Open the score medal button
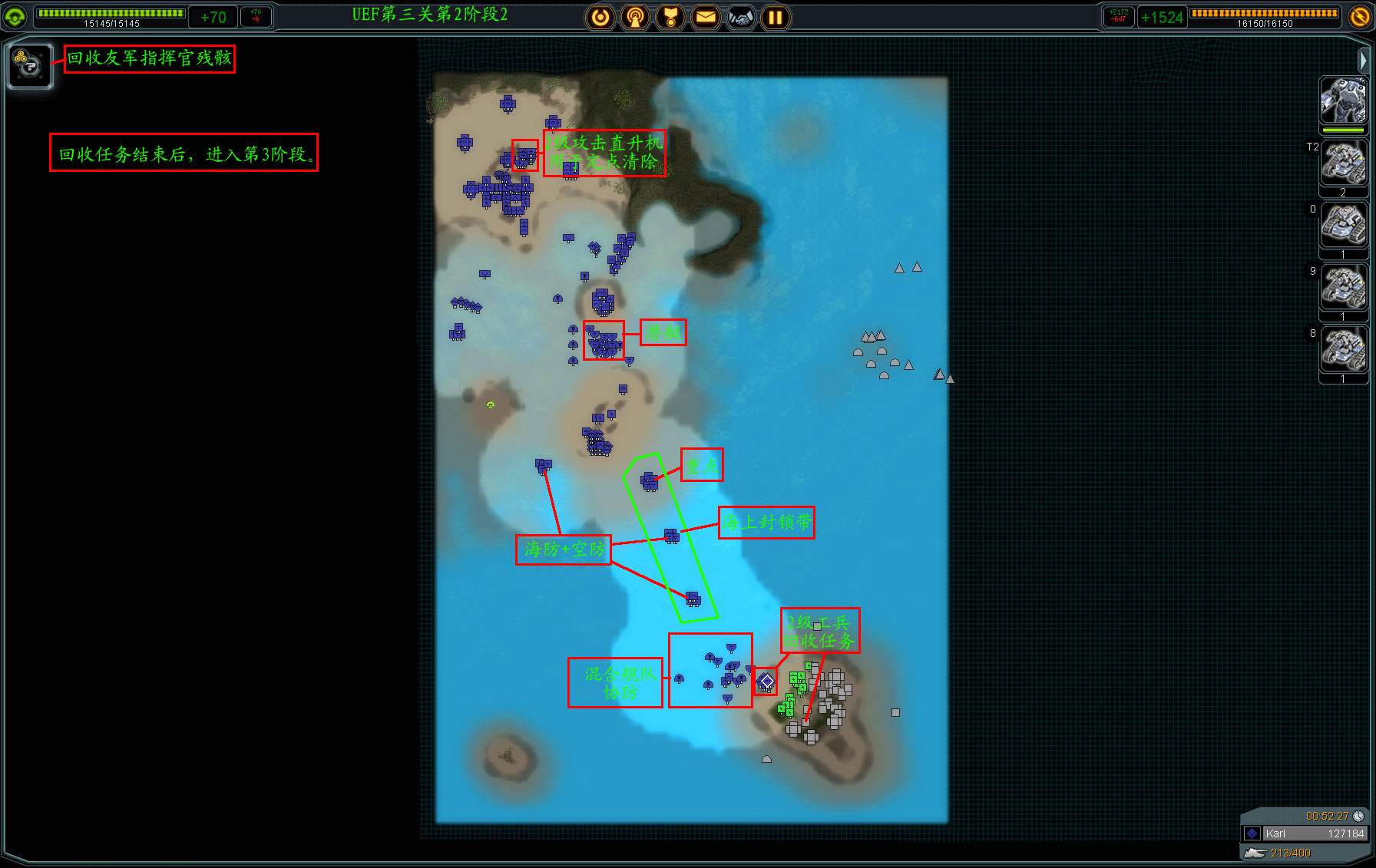1376x868 pixels. coord(670,17)
